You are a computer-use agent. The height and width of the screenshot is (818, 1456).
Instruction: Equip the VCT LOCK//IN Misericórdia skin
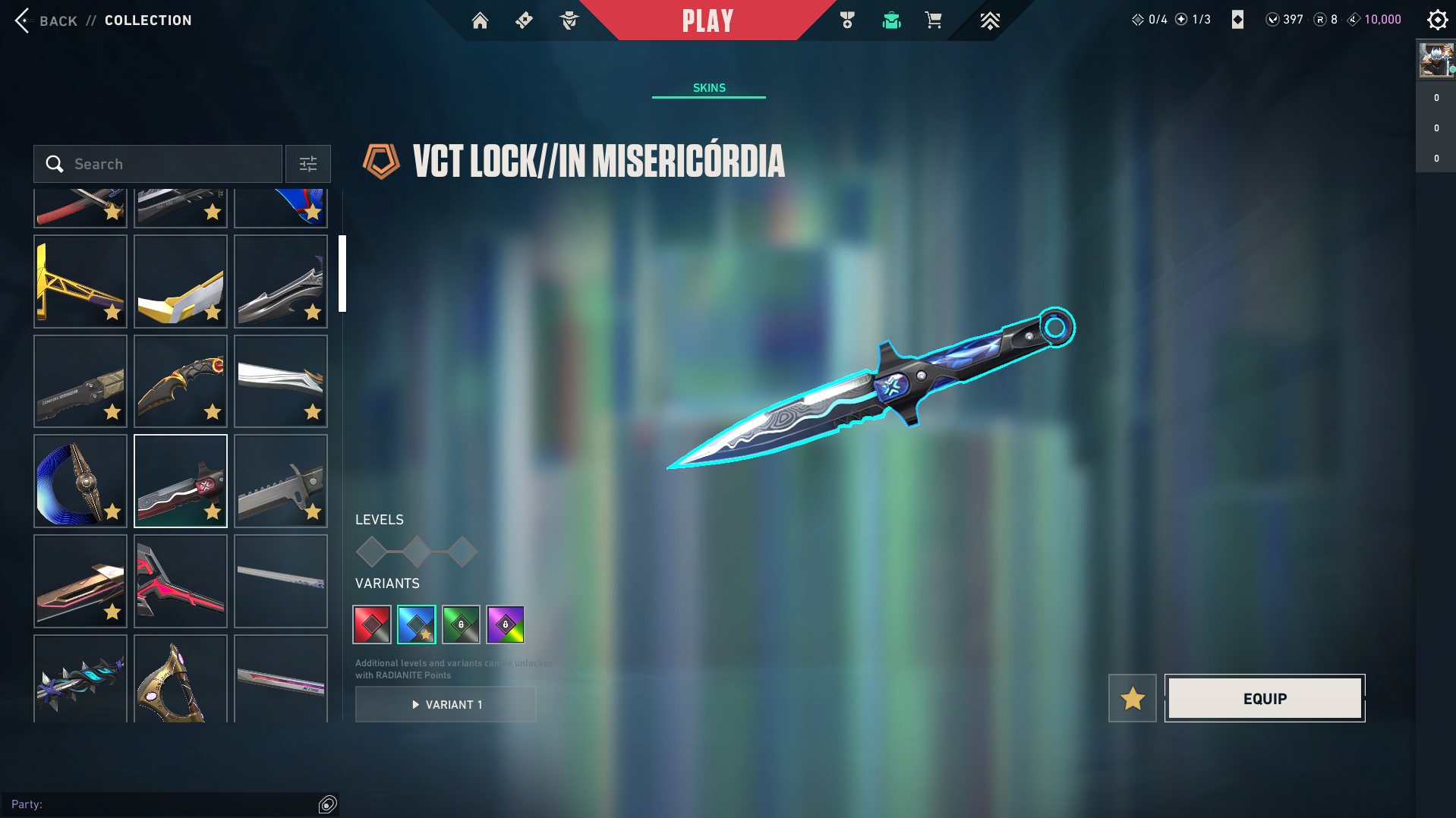pyautogui.click(x=1265, y=698)
